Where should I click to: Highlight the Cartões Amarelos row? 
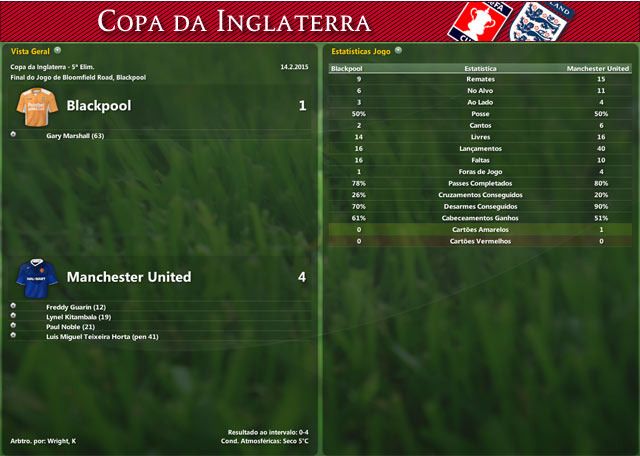tap(480, 229)
